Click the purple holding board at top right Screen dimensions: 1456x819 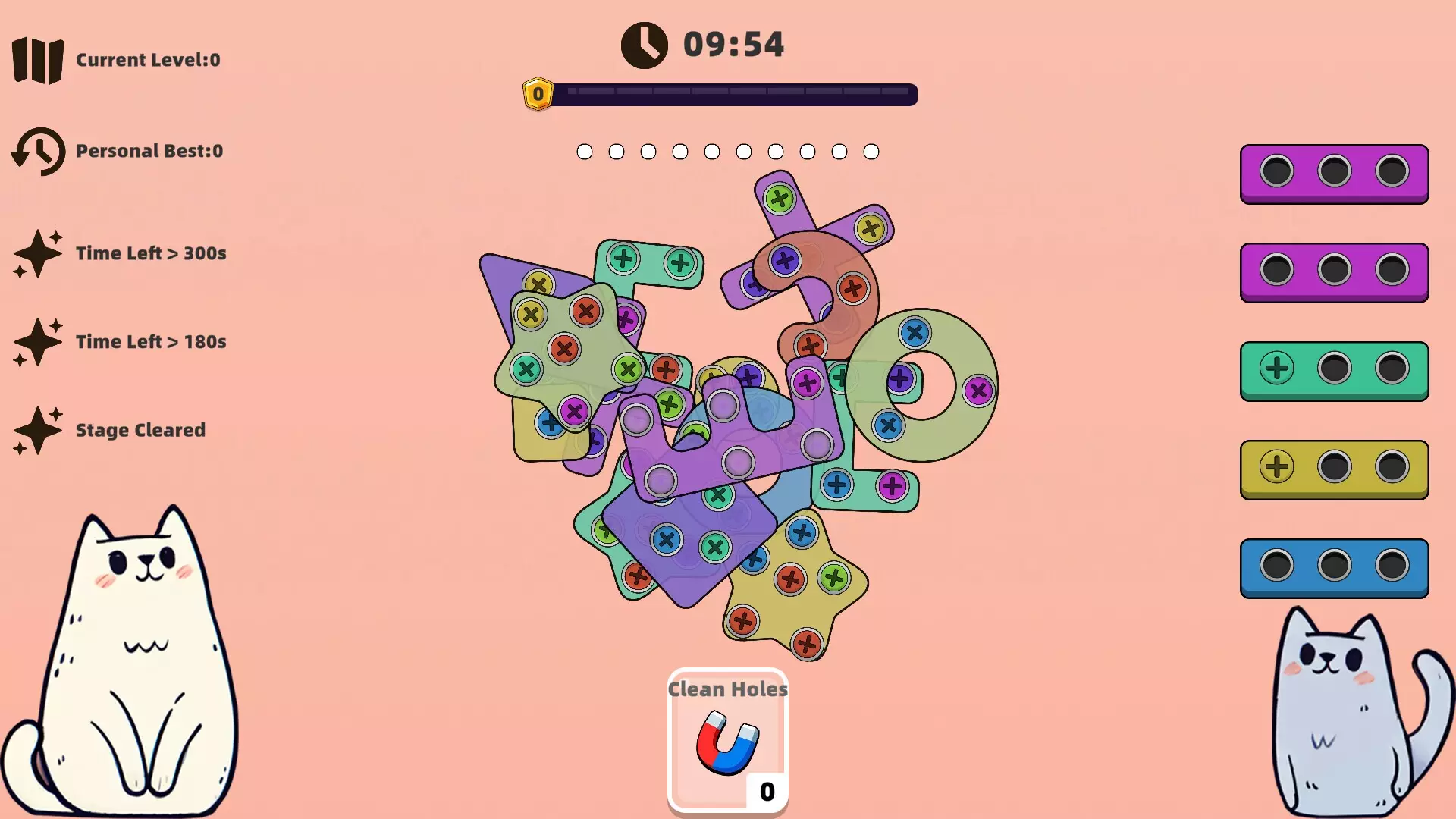pyautogui.click(x=1335, y=173)
